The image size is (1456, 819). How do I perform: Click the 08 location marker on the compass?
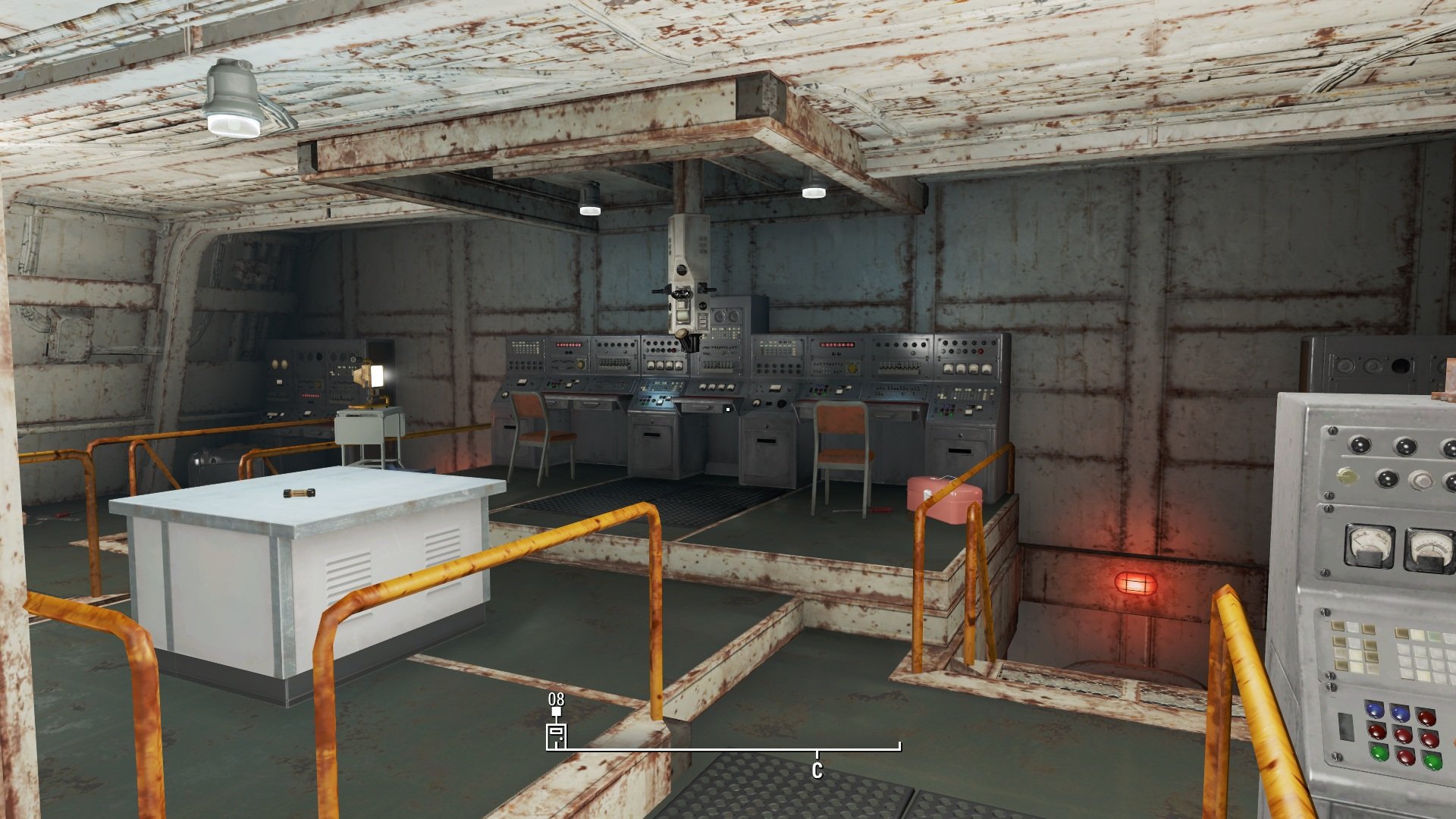[x=557, y=735]
